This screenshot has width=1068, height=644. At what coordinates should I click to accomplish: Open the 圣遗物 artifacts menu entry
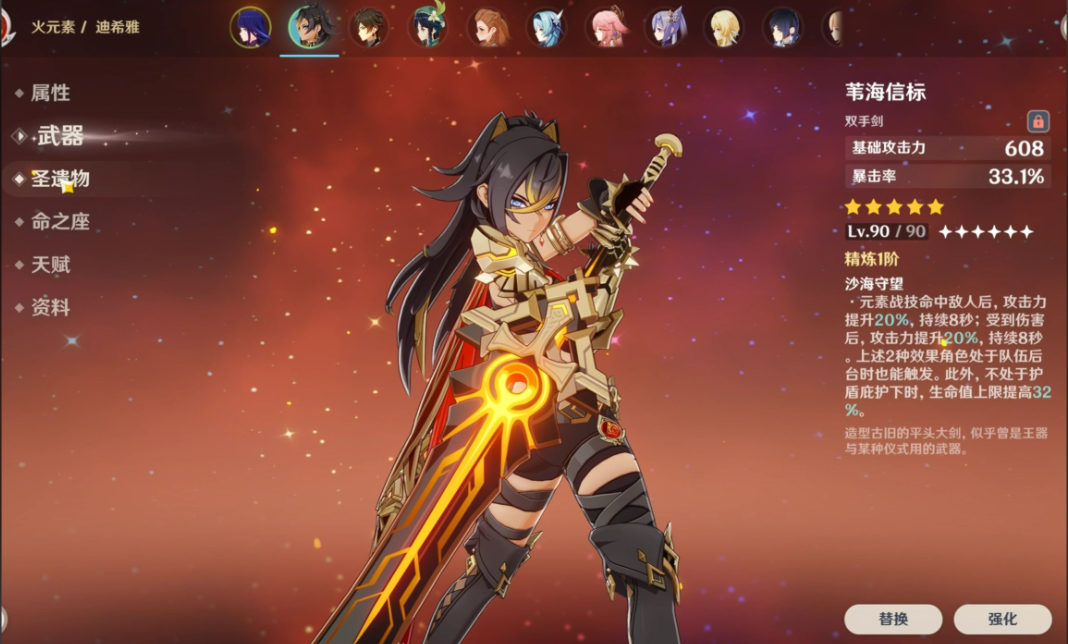point(60,179)
